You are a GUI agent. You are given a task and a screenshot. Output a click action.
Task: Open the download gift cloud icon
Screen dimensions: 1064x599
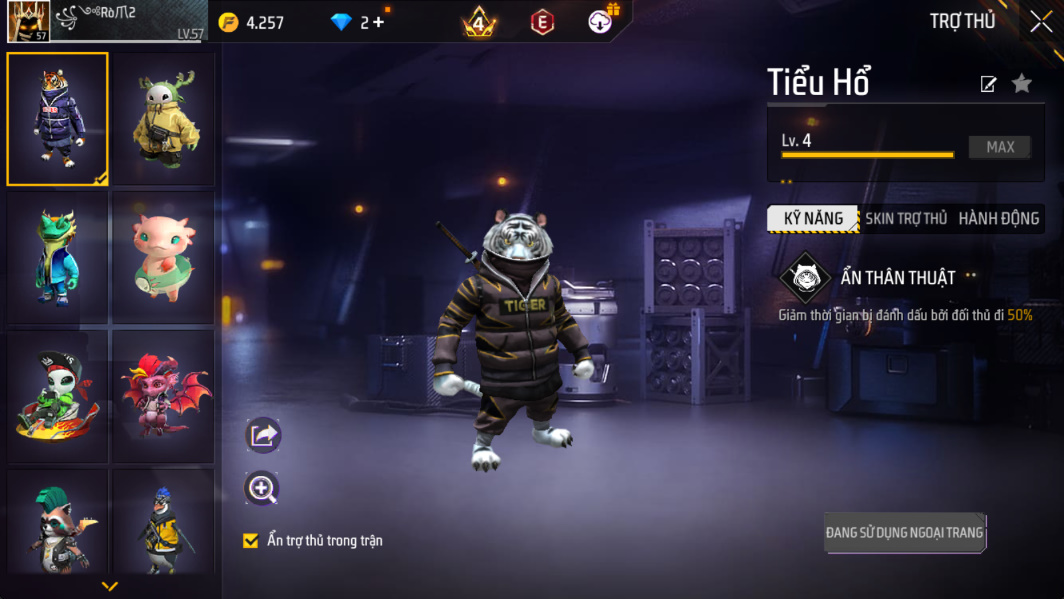tap(601, 22)
